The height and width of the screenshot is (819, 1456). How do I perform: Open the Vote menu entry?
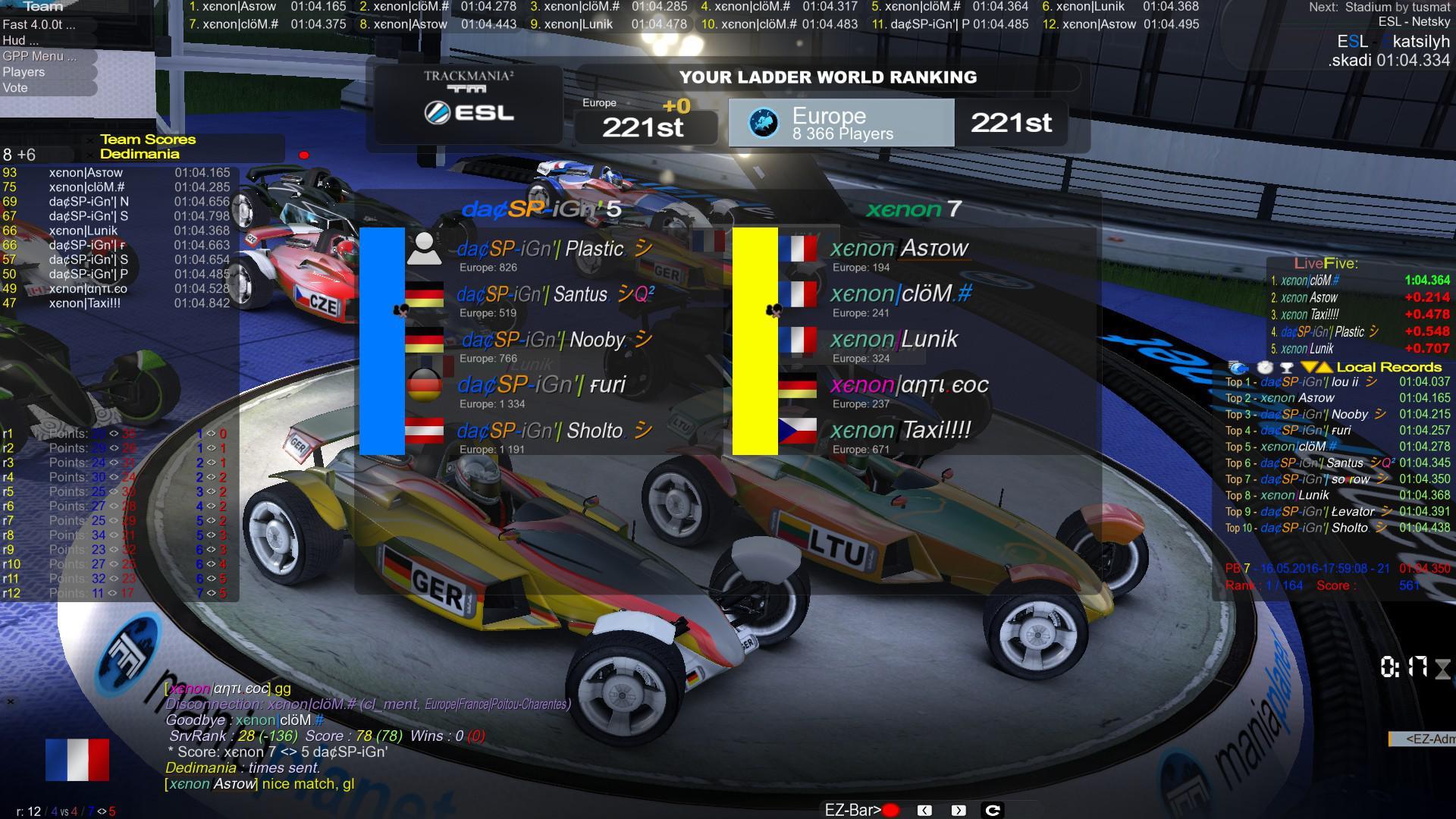[15, 88]
